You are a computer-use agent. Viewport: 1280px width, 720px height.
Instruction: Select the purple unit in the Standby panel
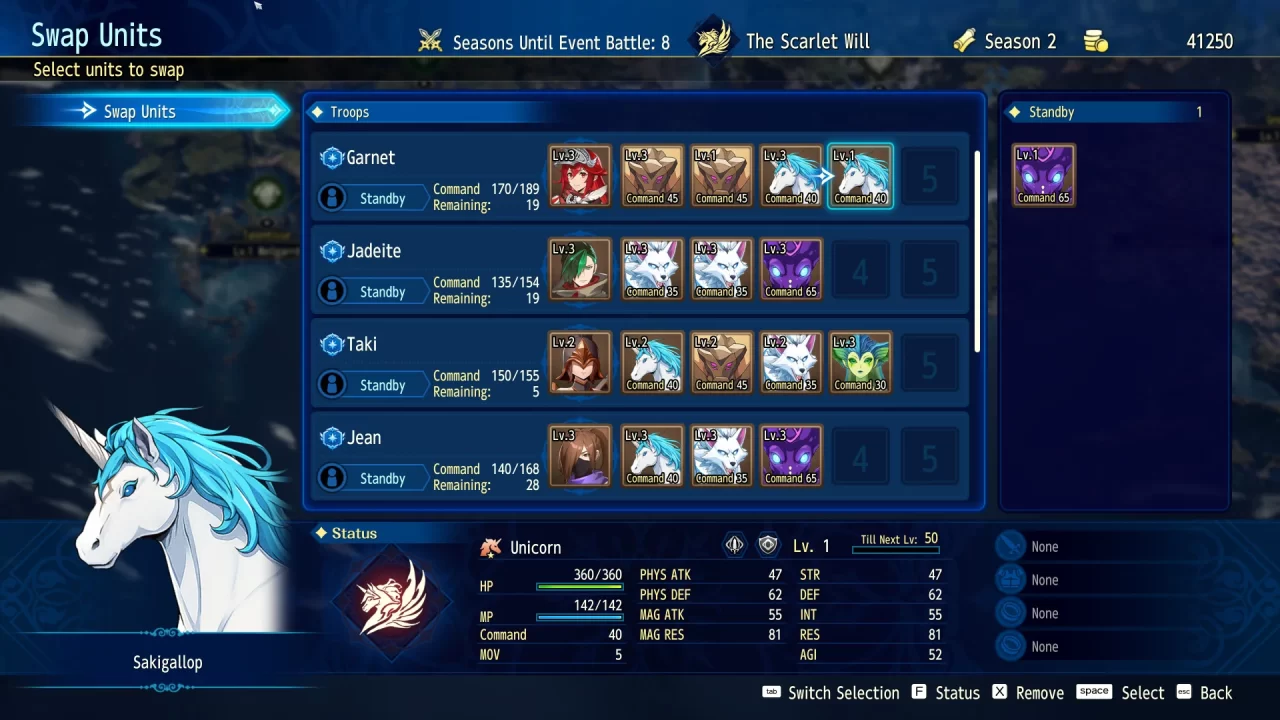1043,177
